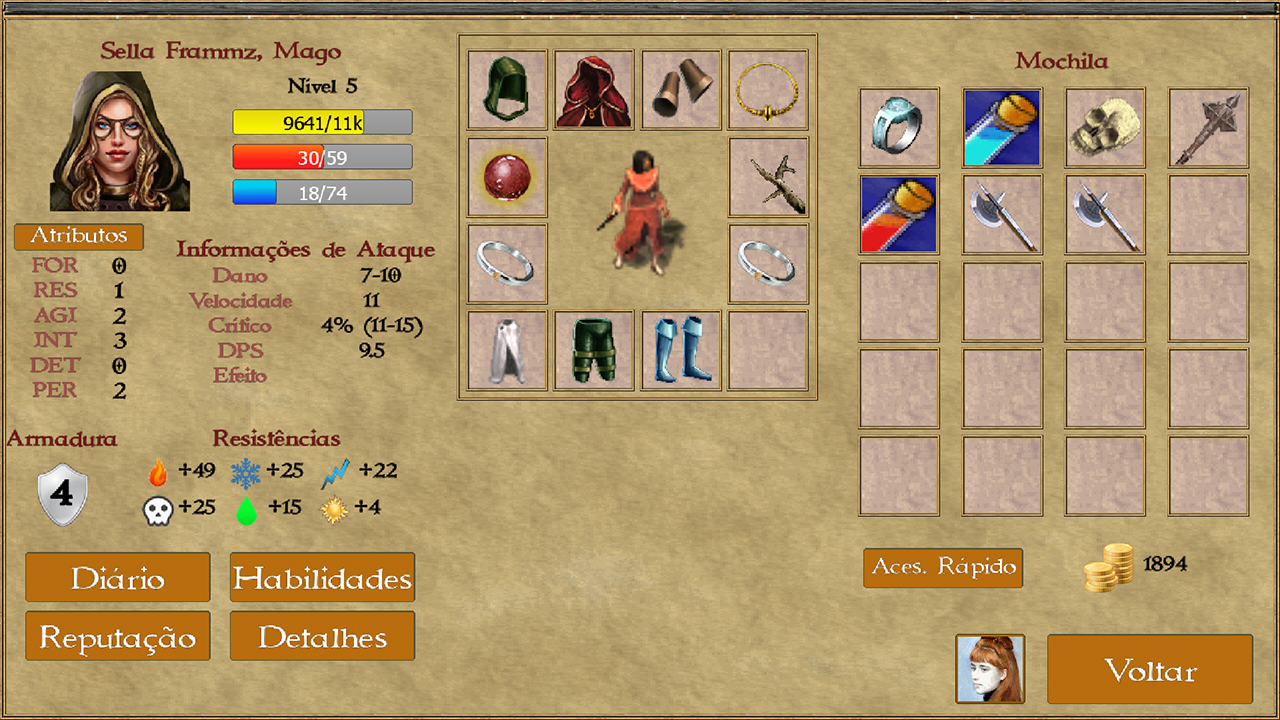
Task: Click the poison resistance skull icon
Action: pyautogui.click(x=158, y=507)
